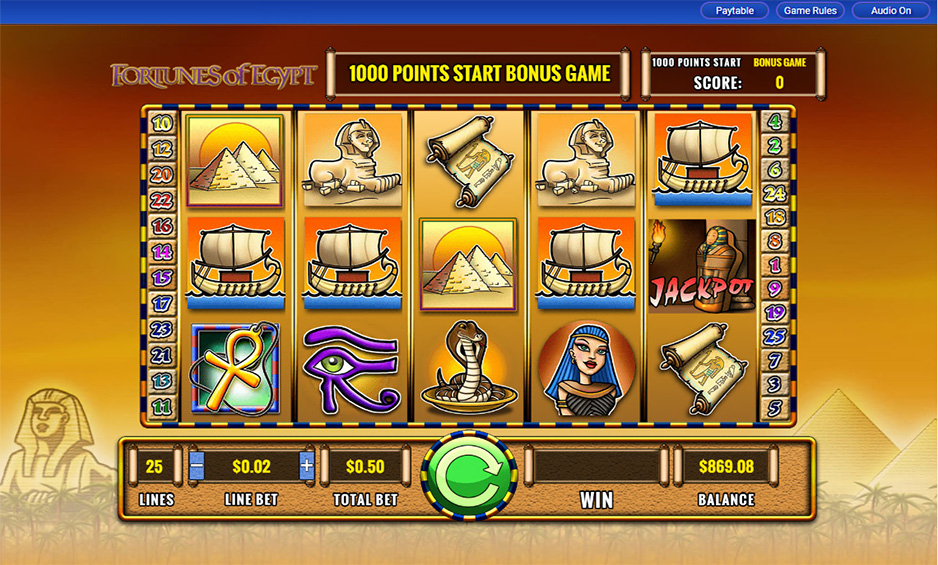Show the Game Rules

click(811, 11)
